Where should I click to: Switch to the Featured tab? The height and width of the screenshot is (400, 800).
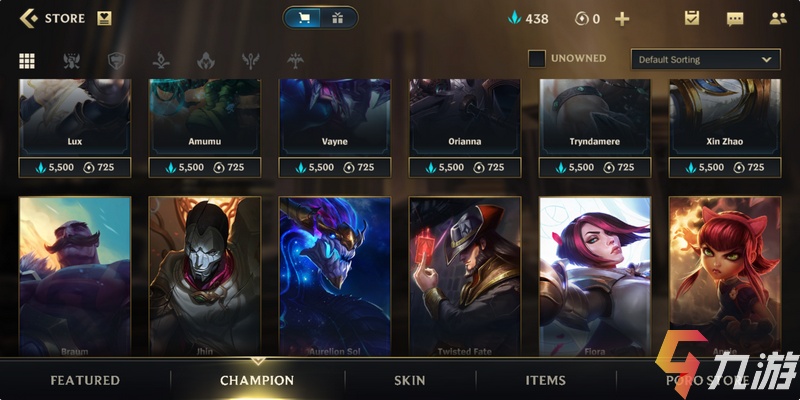(x=85, y=380)
